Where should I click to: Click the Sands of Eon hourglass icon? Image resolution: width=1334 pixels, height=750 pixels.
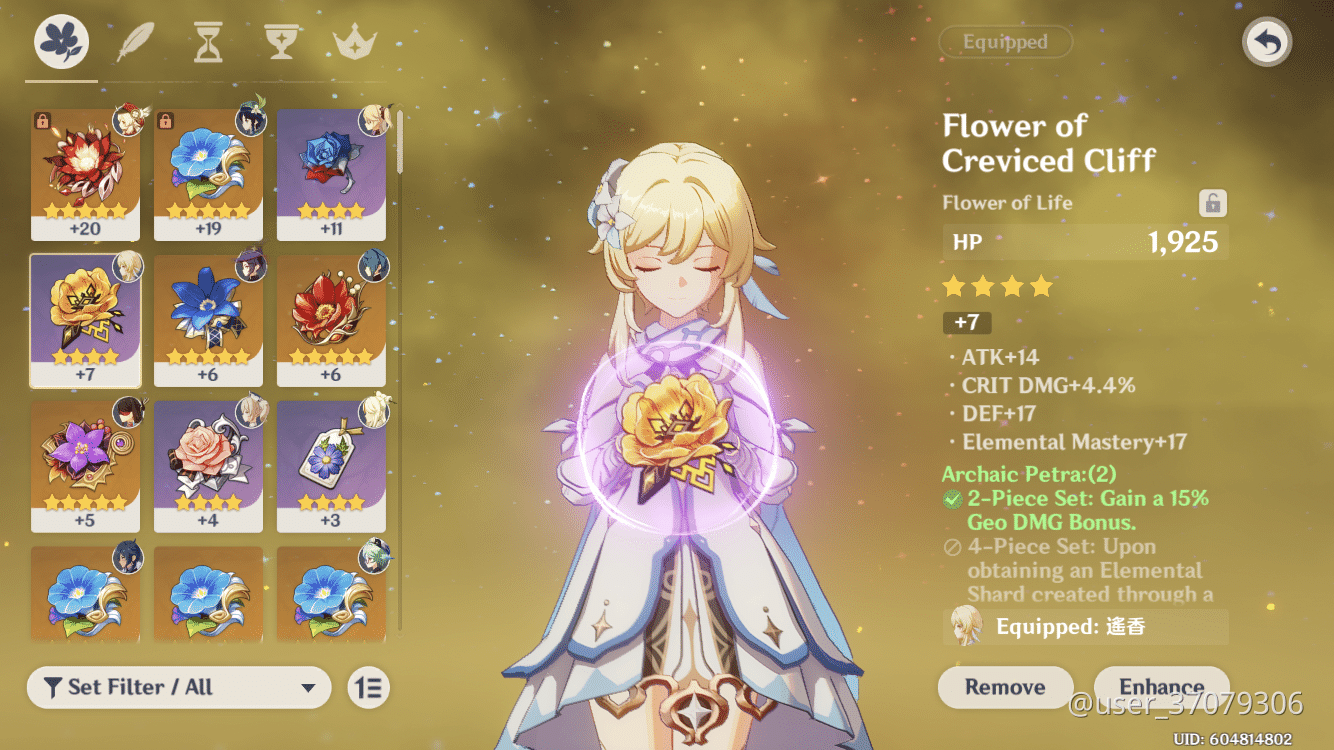tap(207, 42)
